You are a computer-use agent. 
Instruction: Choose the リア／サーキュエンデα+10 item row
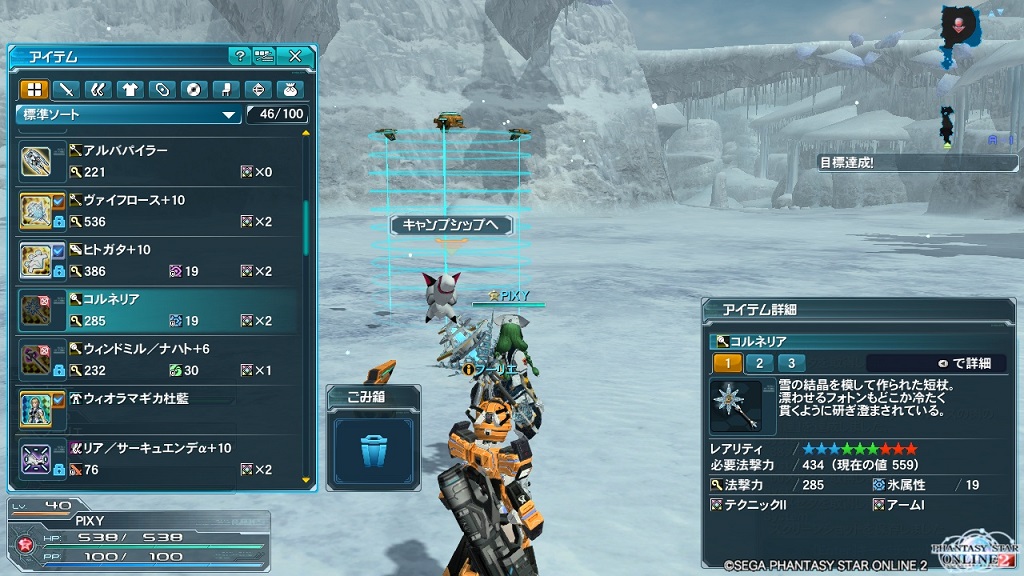[x=160, y=459]
